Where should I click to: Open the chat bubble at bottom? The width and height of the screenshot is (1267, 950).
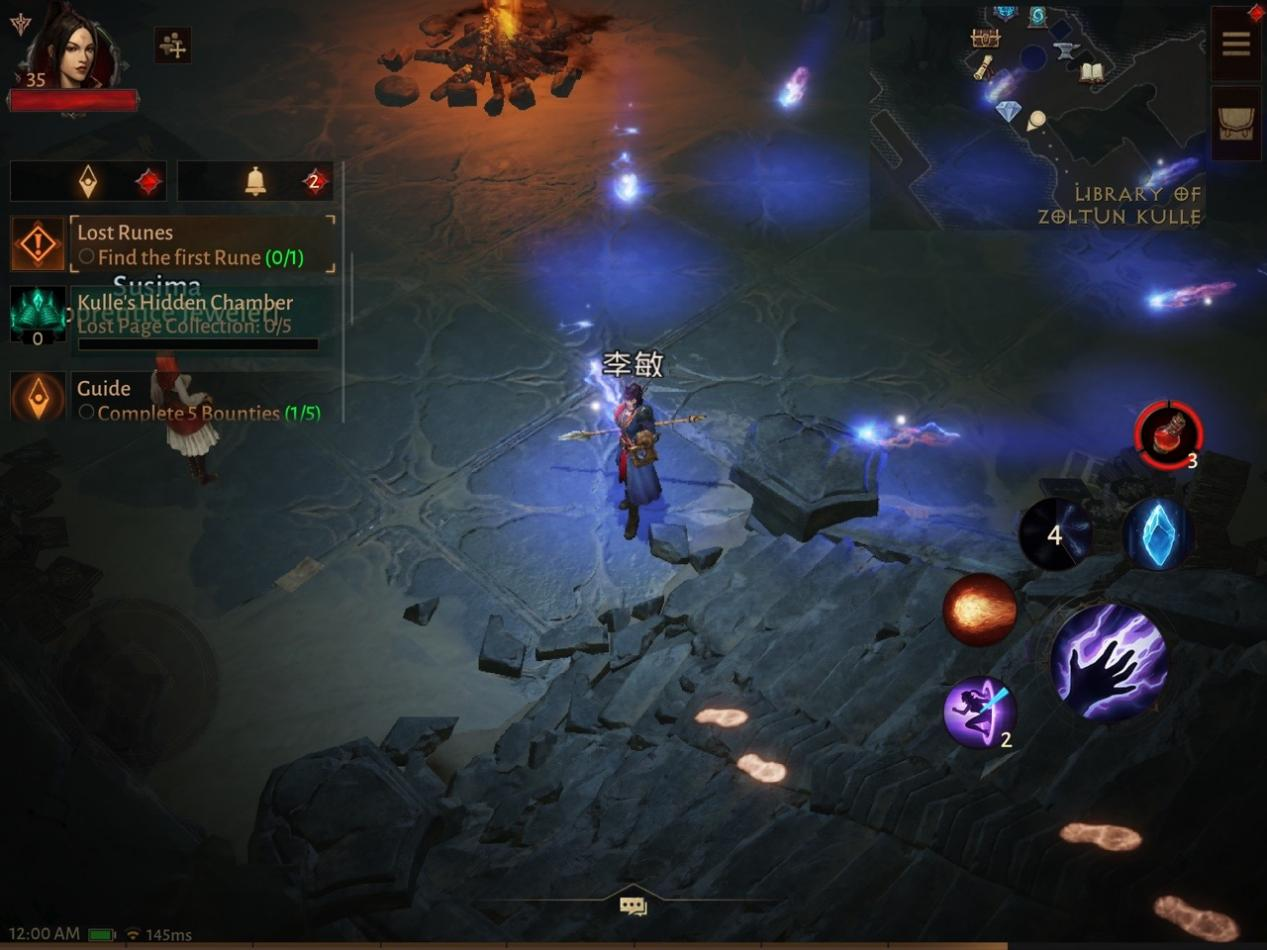633,906
